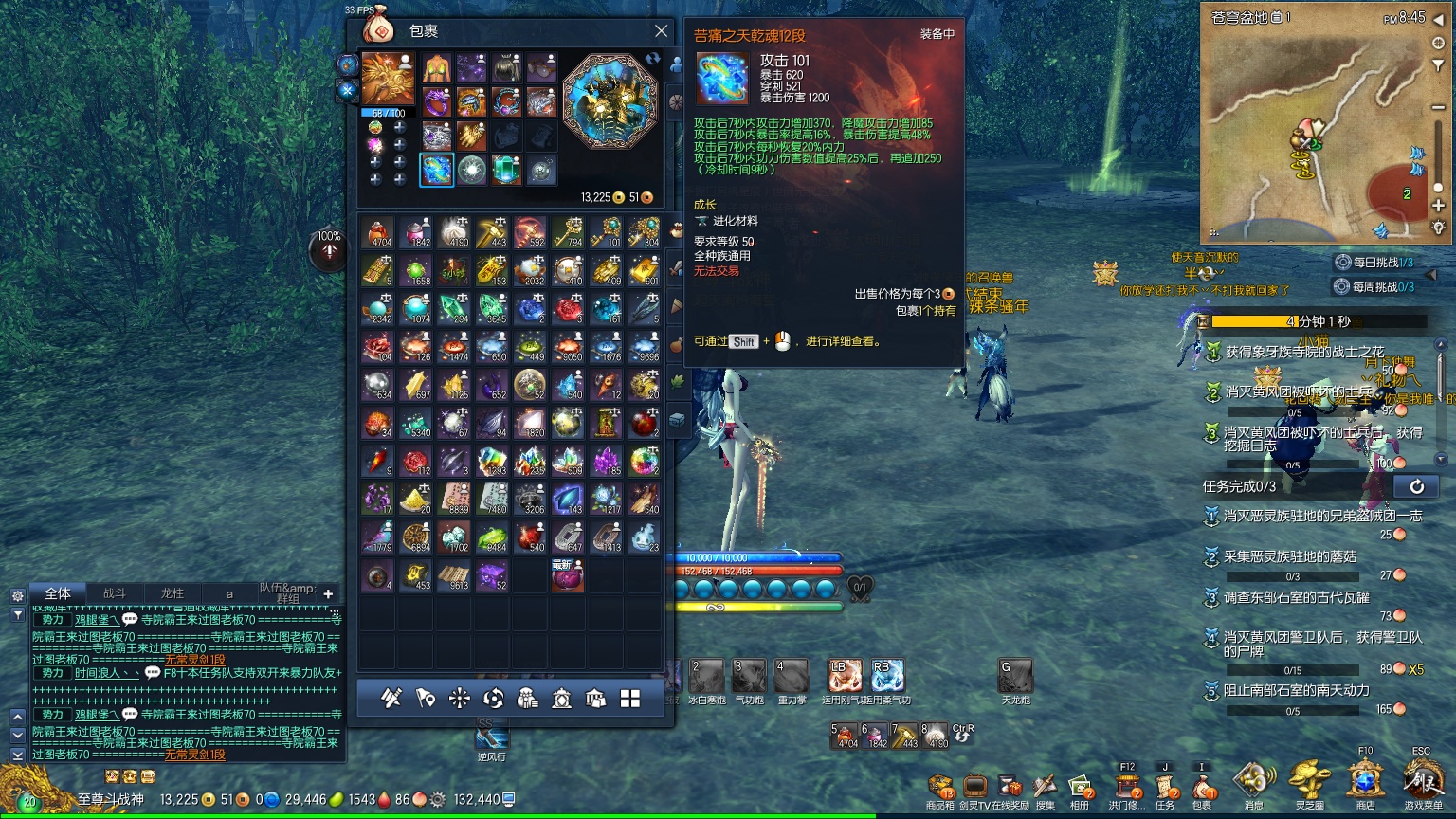Viewport: 1456px width, 819px height.
Task: Click the refresh button beside 任务完成 0/3
Action: coord(1416,486)
